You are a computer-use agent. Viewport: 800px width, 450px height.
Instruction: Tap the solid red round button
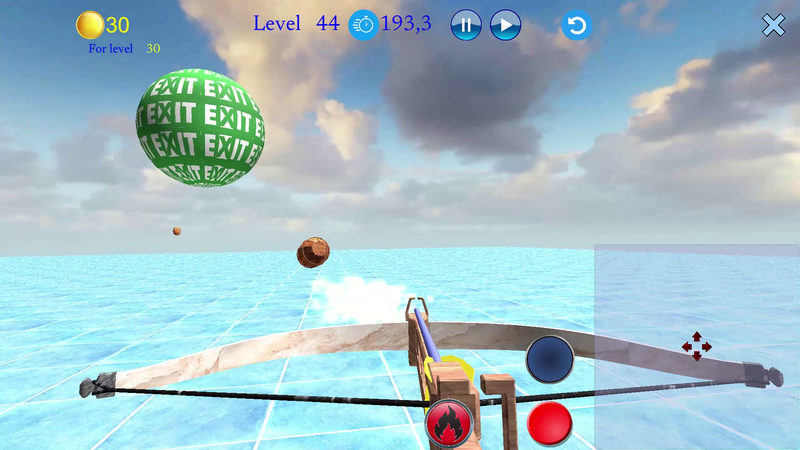(549, 423)
